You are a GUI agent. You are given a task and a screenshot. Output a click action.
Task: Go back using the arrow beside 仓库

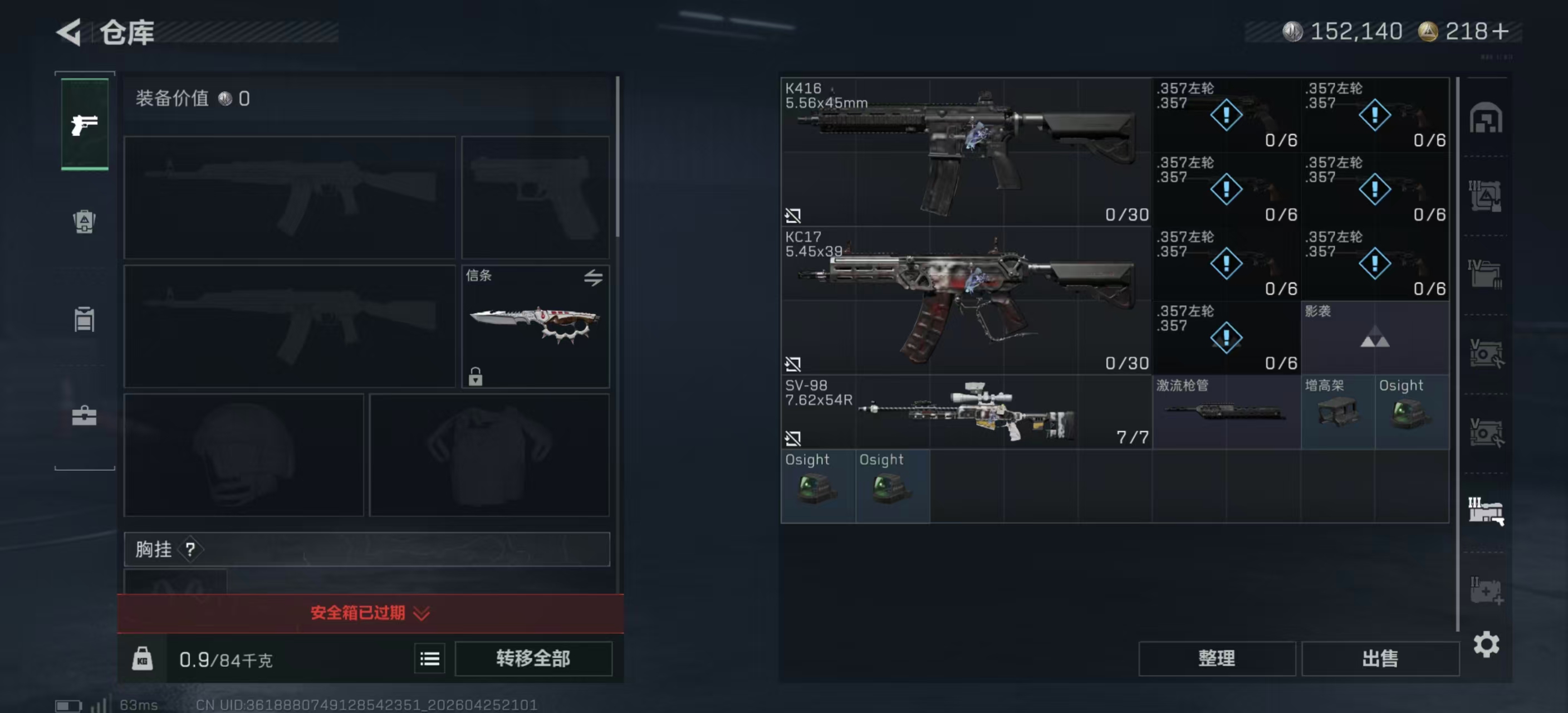(x=70, y=32)
